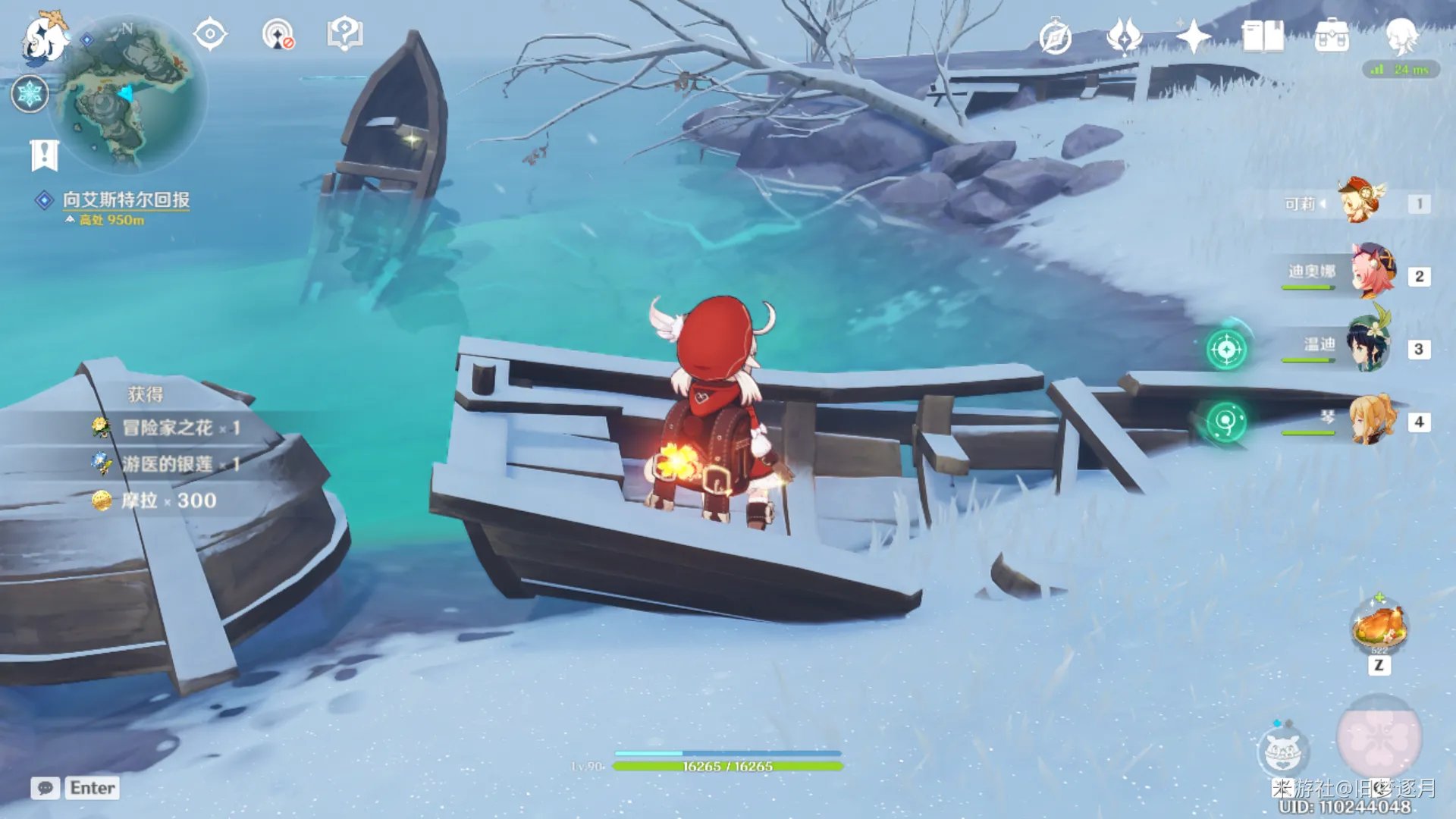Viewport: 1456px width, 819px height.
Task: Select active character 可莉 in party list
Action: click(1362, 202)
